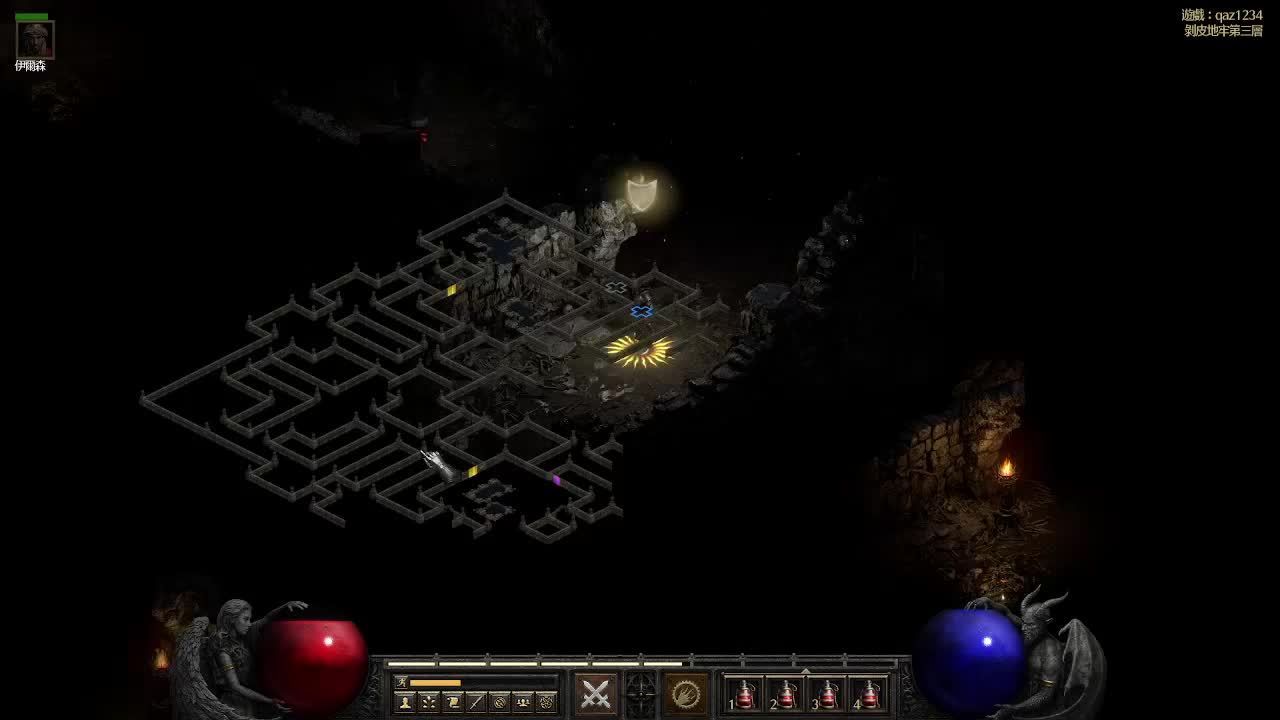Open the character sheet bust icon
The image size is (1280, 720).
point(405,702)
